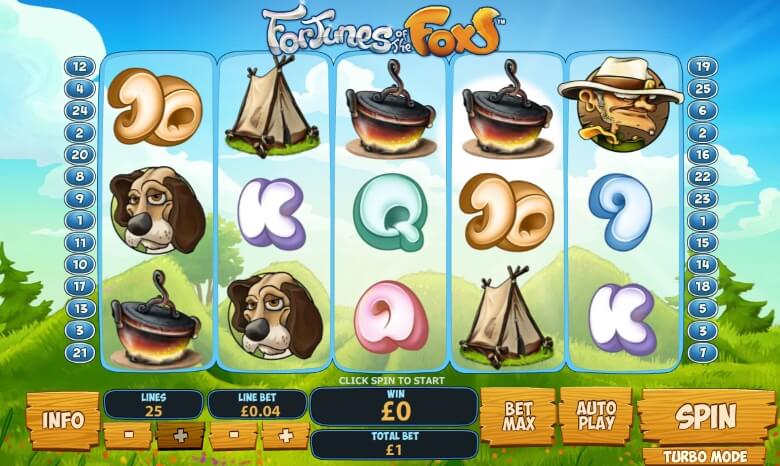This screenshot has height=466, width=780.
Task: Choose payline number 20
Action: click(x=80, y=155)
